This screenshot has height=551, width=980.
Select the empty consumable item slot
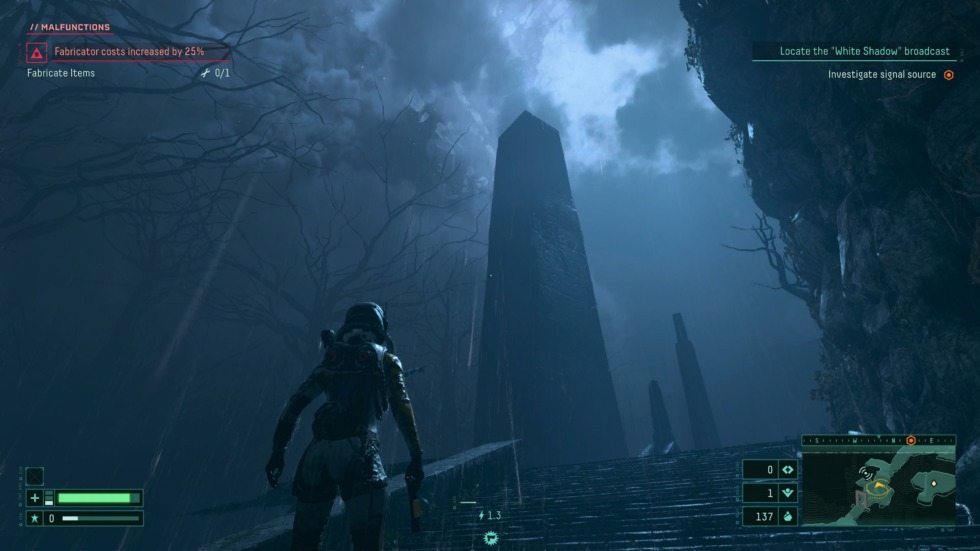[35, 477]
